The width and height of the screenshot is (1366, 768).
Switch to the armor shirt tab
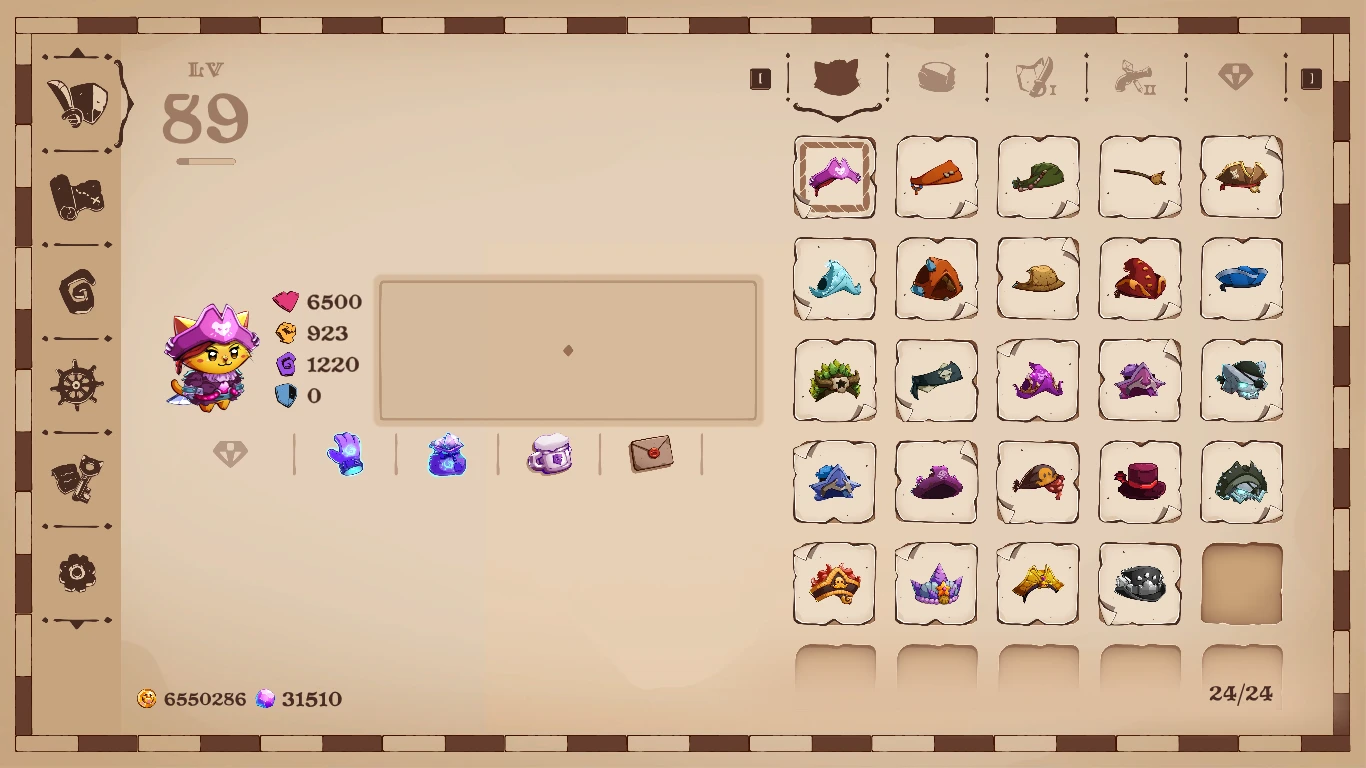point(937,78)
